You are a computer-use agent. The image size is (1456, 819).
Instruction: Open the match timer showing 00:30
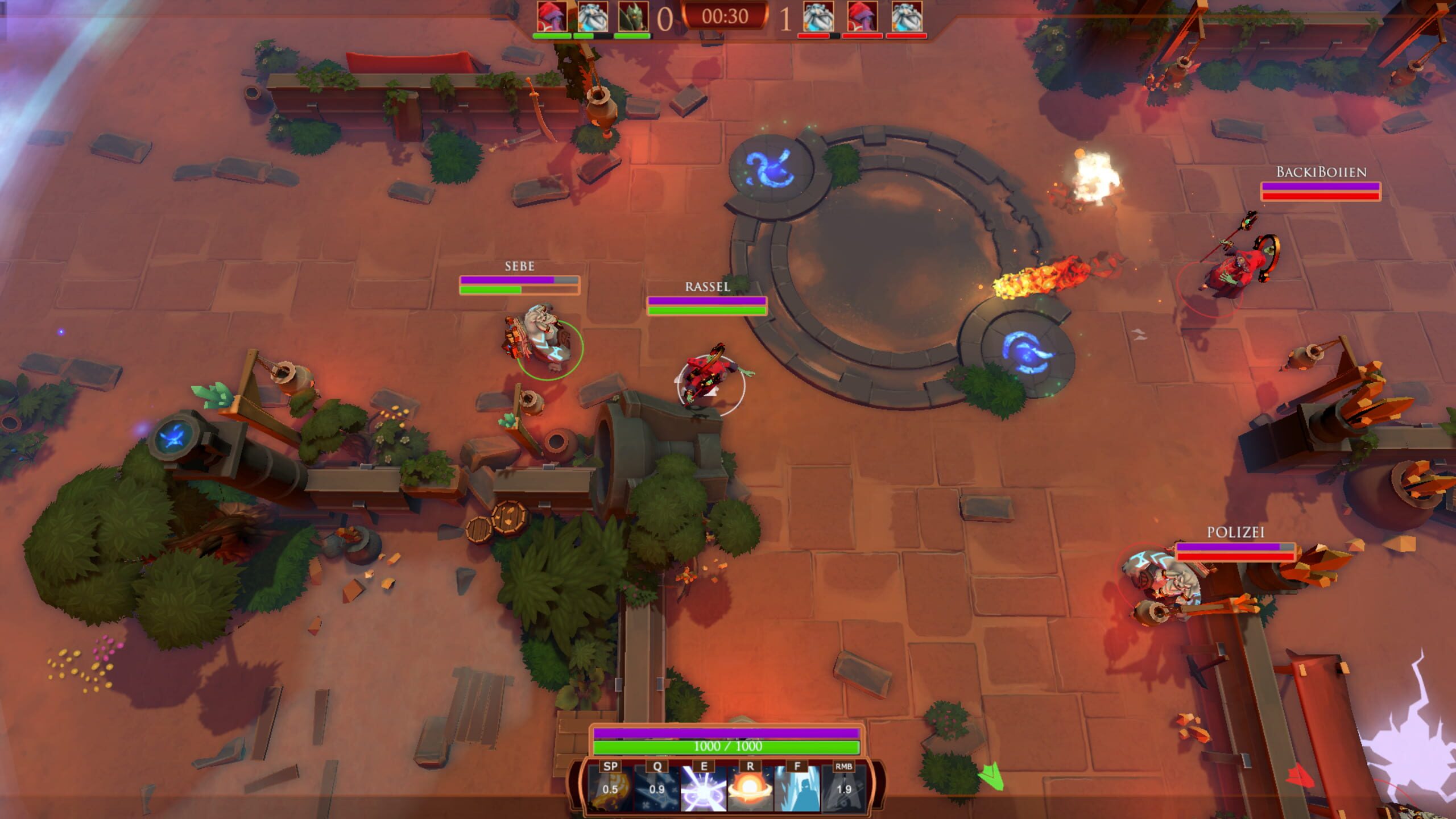pos(726,17)
